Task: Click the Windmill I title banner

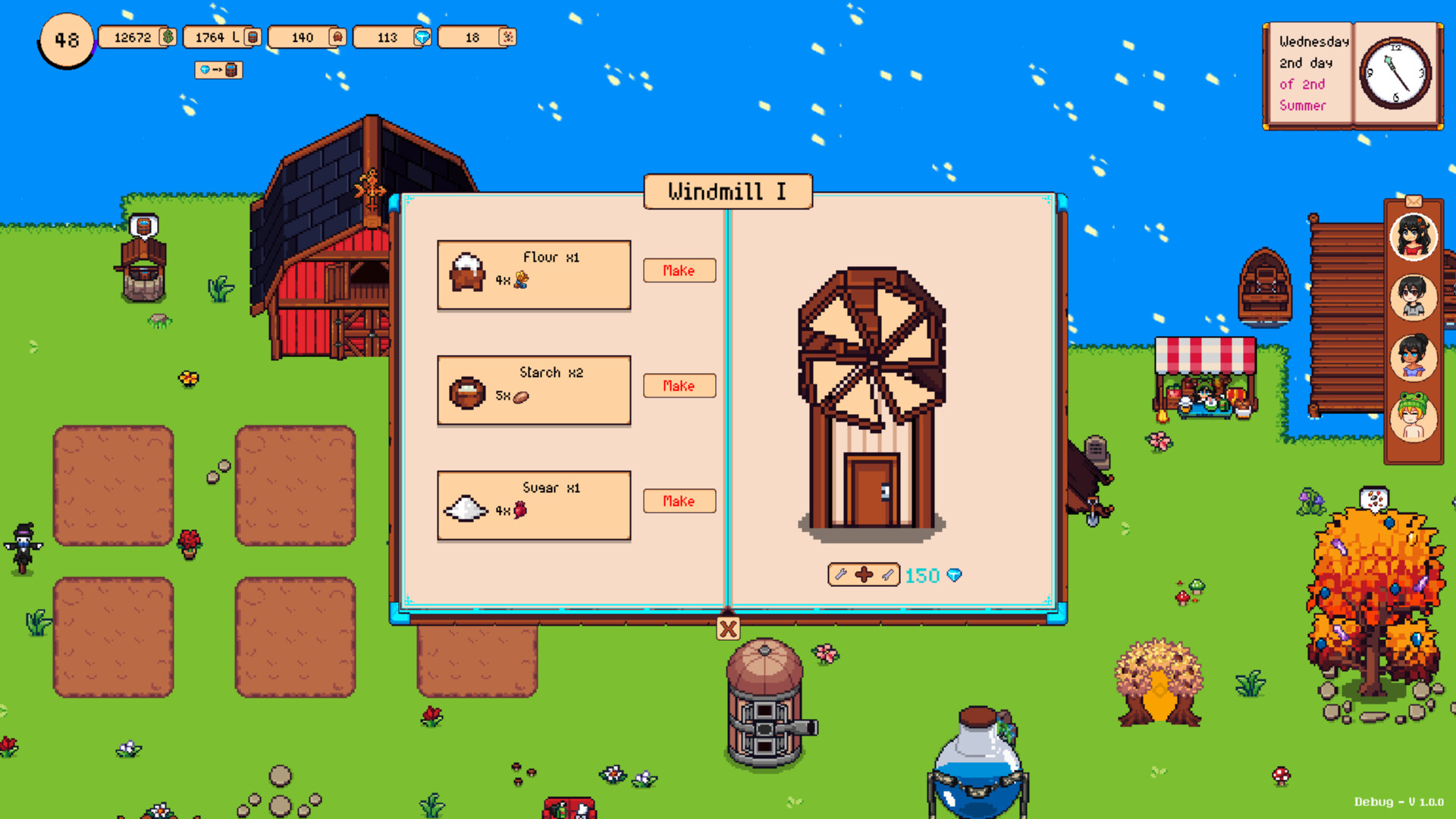Action: (x=727, y=191)
